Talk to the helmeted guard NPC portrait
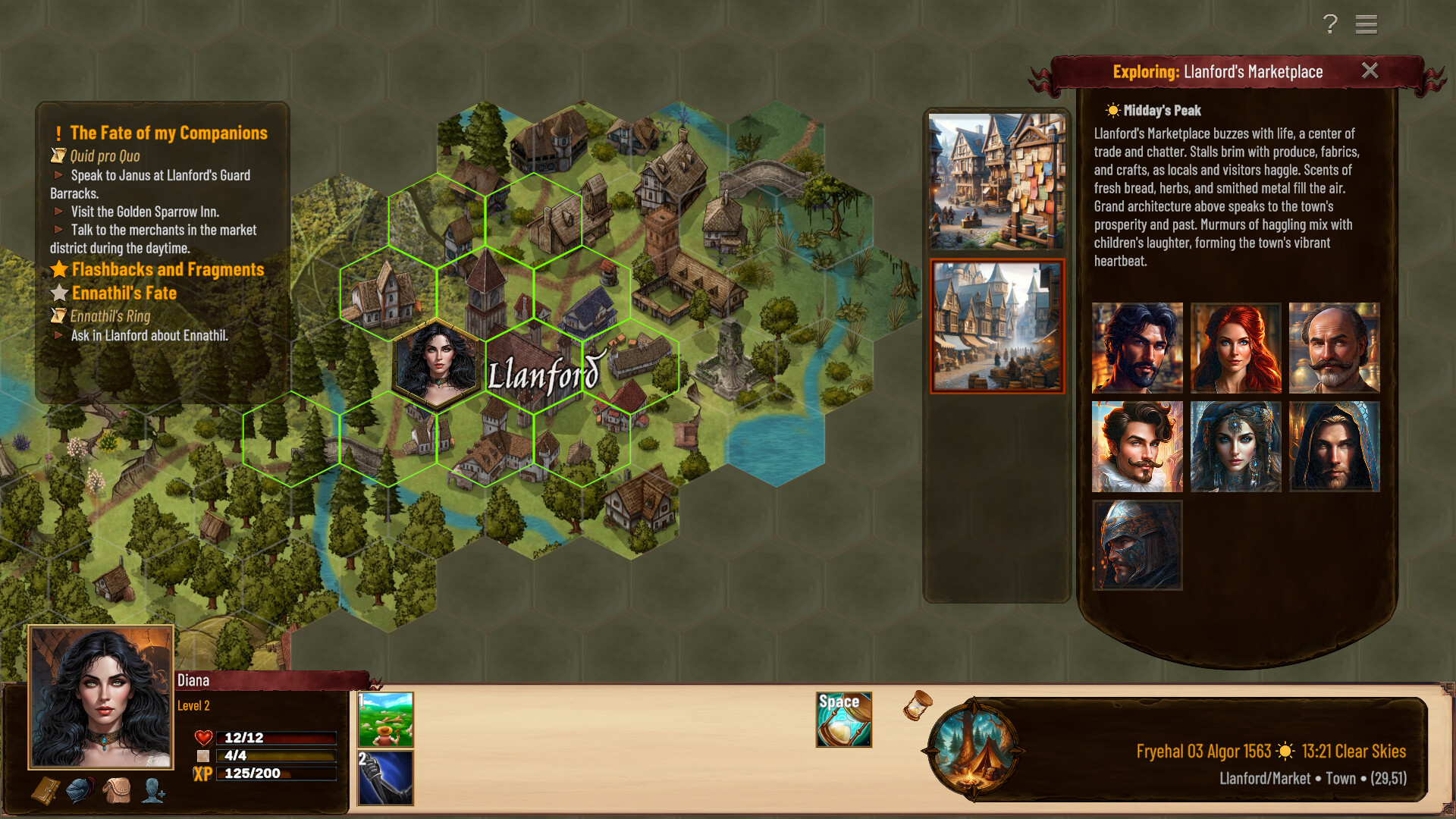1456x819 pixels. coord(1137,544)
